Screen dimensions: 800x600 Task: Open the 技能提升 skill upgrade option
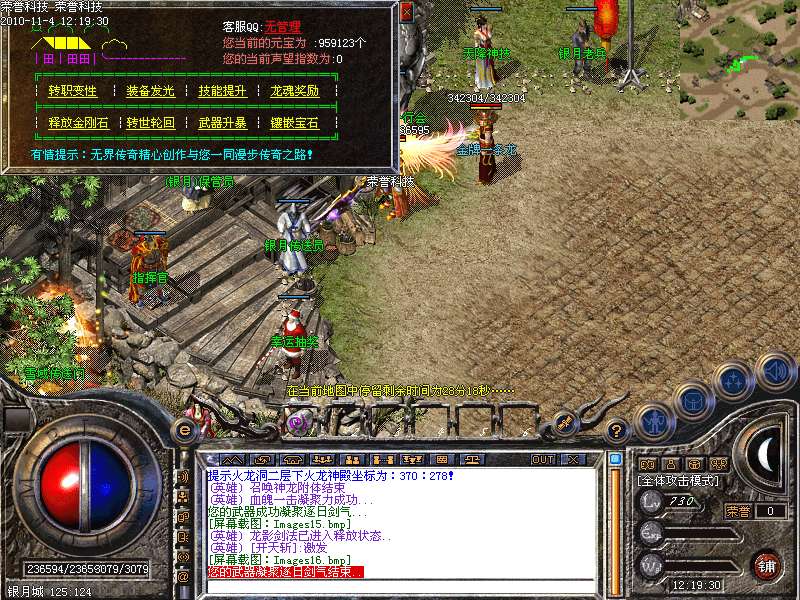(x=222, y=91)
